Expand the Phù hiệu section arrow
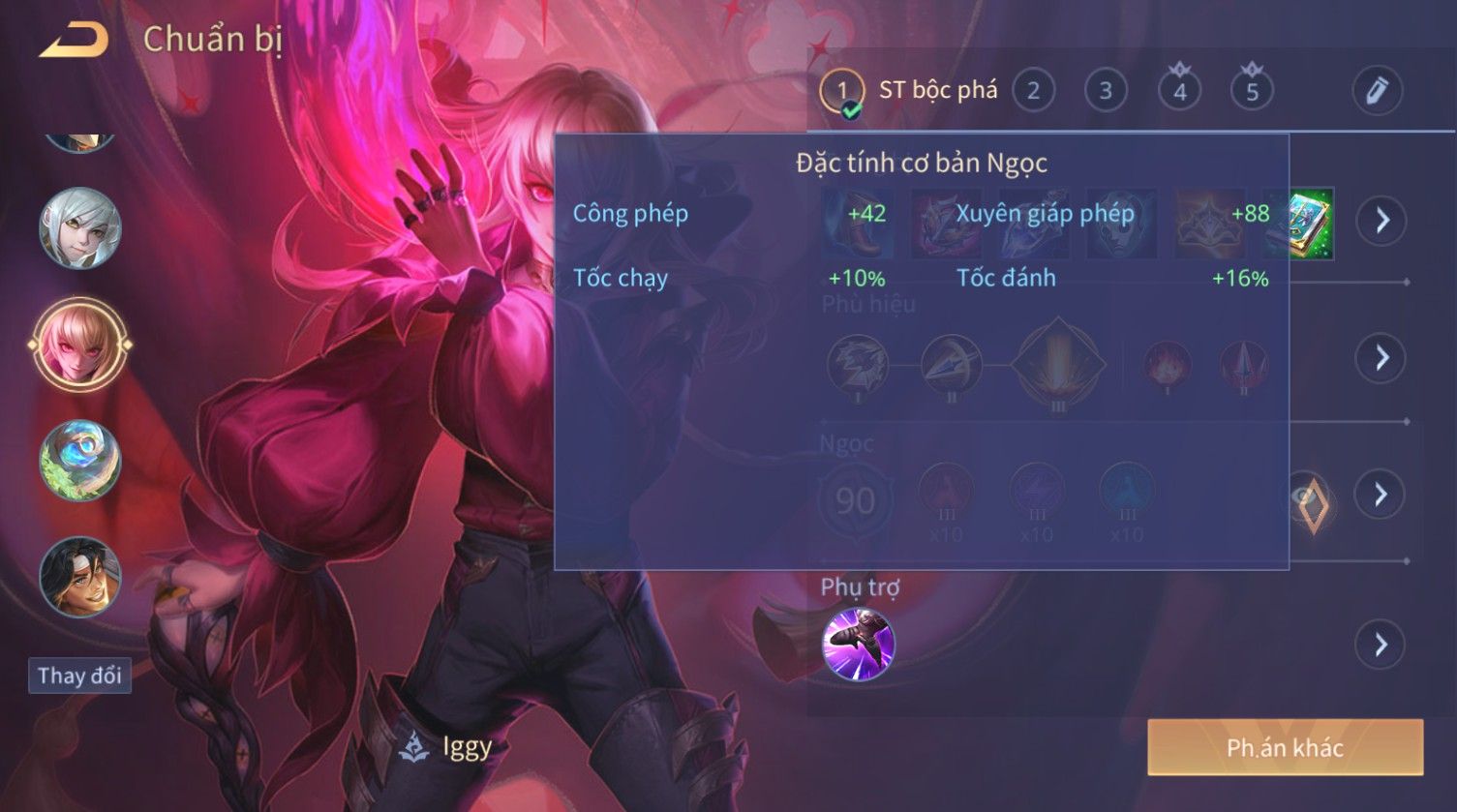 [x=1381, y=358]
